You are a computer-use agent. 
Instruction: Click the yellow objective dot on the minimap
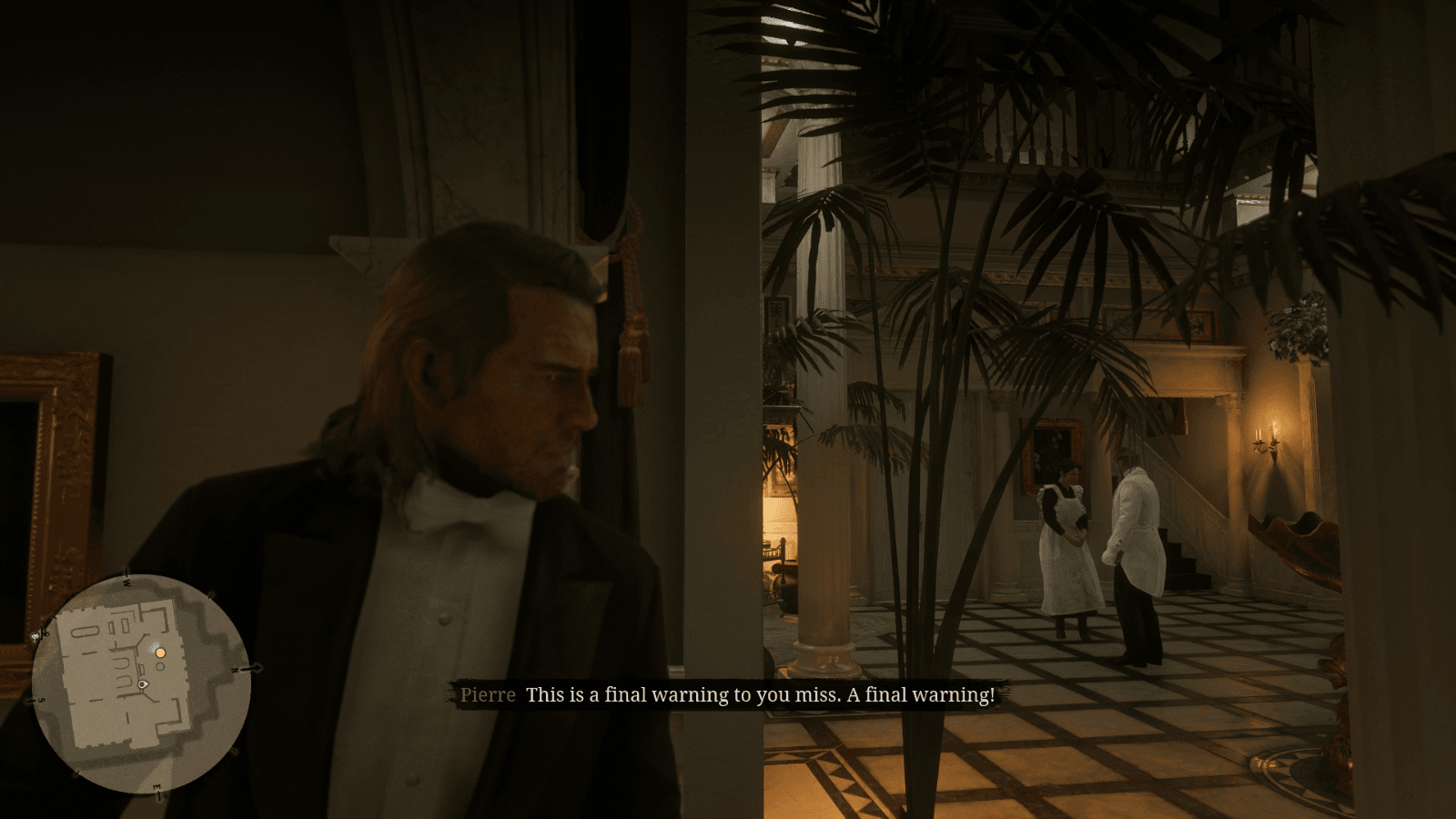(x=160, y=652)
